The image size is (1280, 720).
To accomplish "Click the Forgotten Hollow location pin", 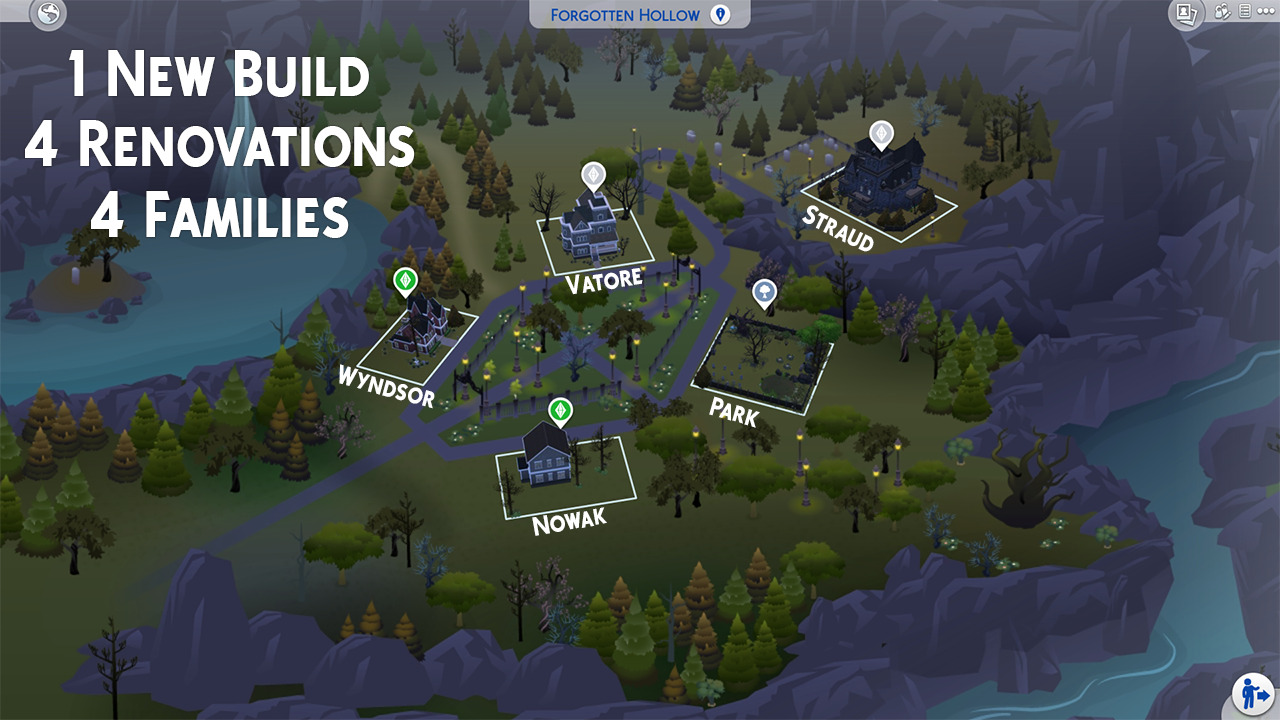I will point(719,14).
